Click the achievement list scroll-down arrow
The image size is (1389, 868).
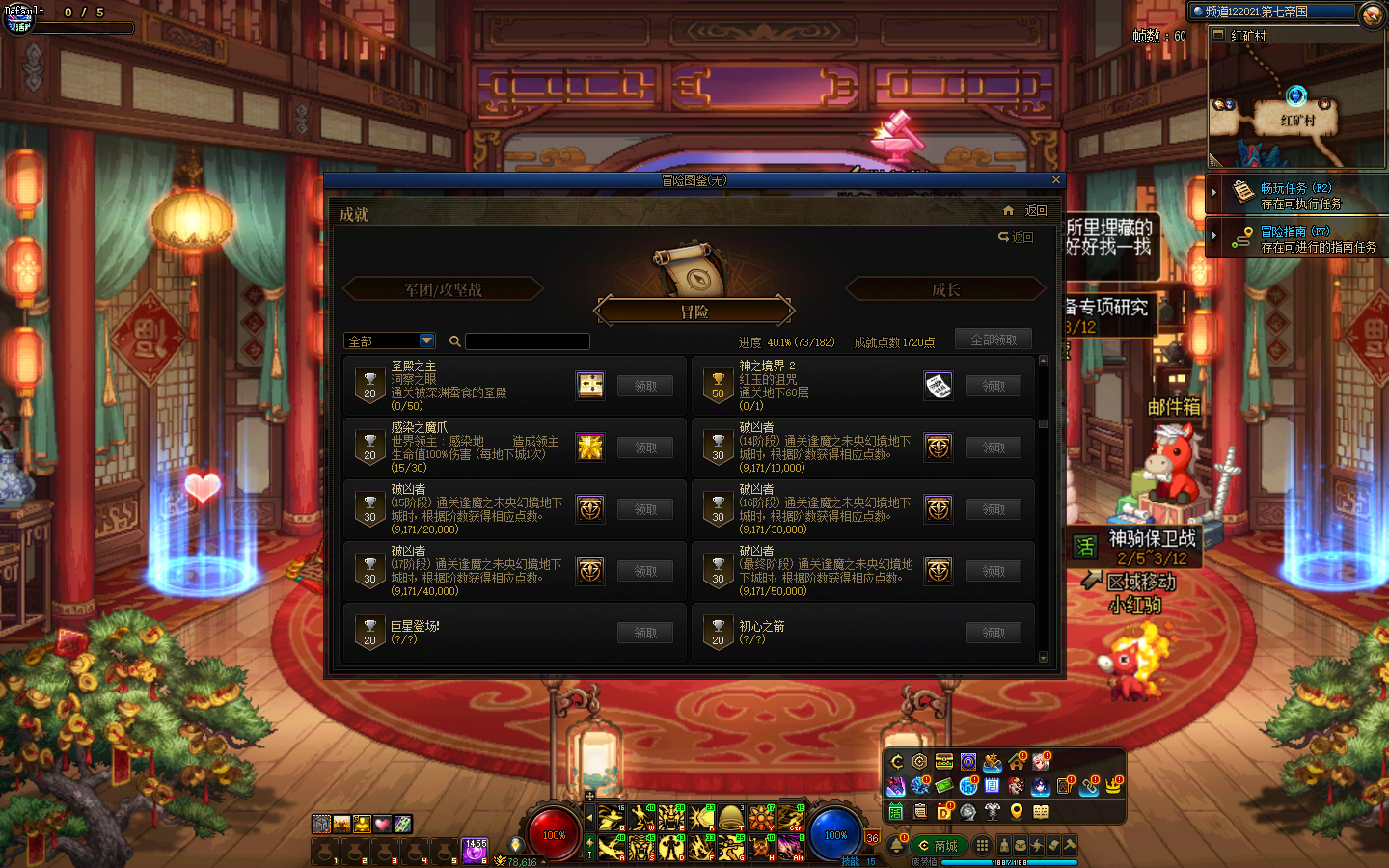[x=1043, y=657]
